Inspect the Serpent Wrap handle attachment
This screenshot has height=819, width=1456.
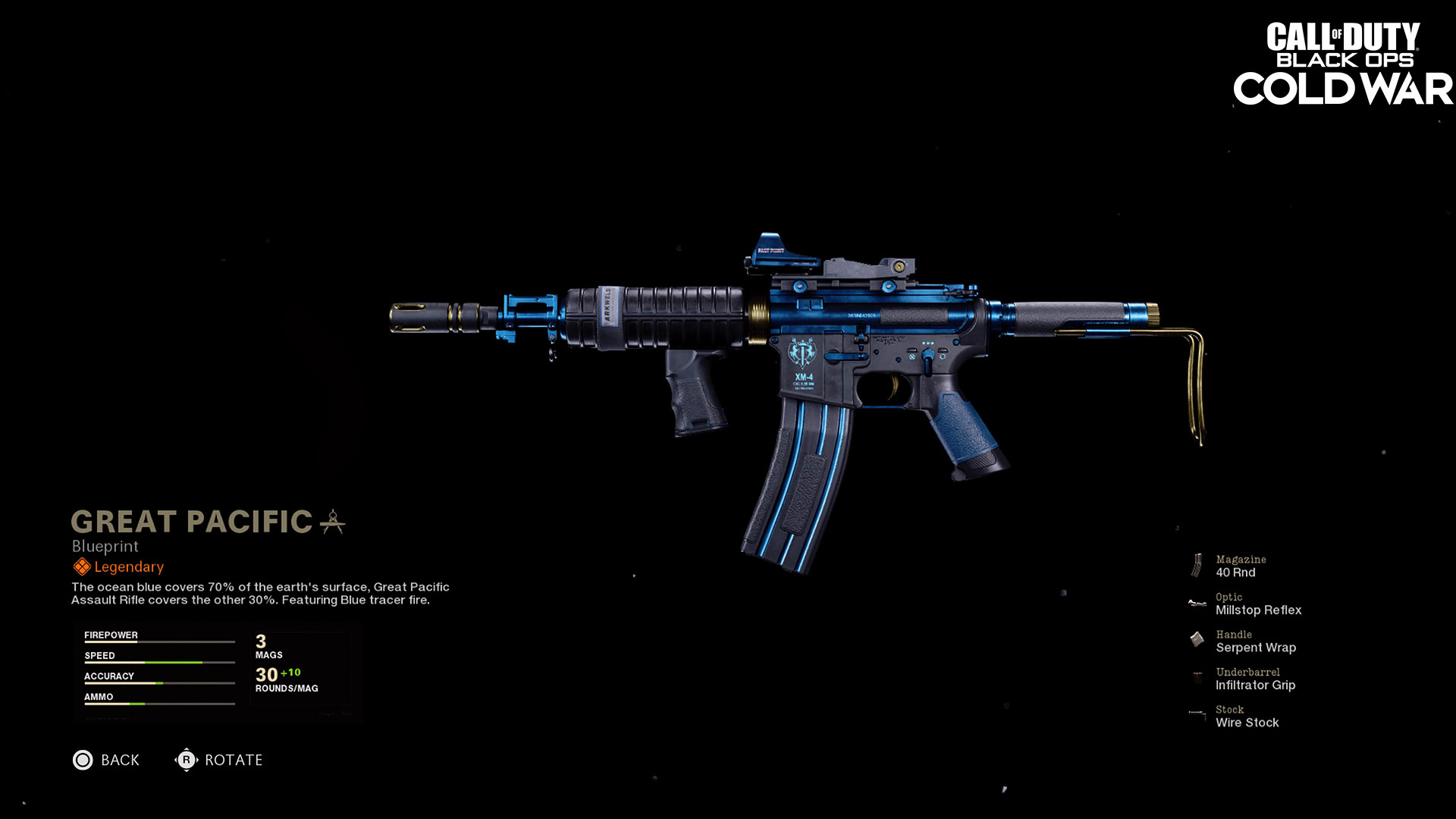(1255, 642)
